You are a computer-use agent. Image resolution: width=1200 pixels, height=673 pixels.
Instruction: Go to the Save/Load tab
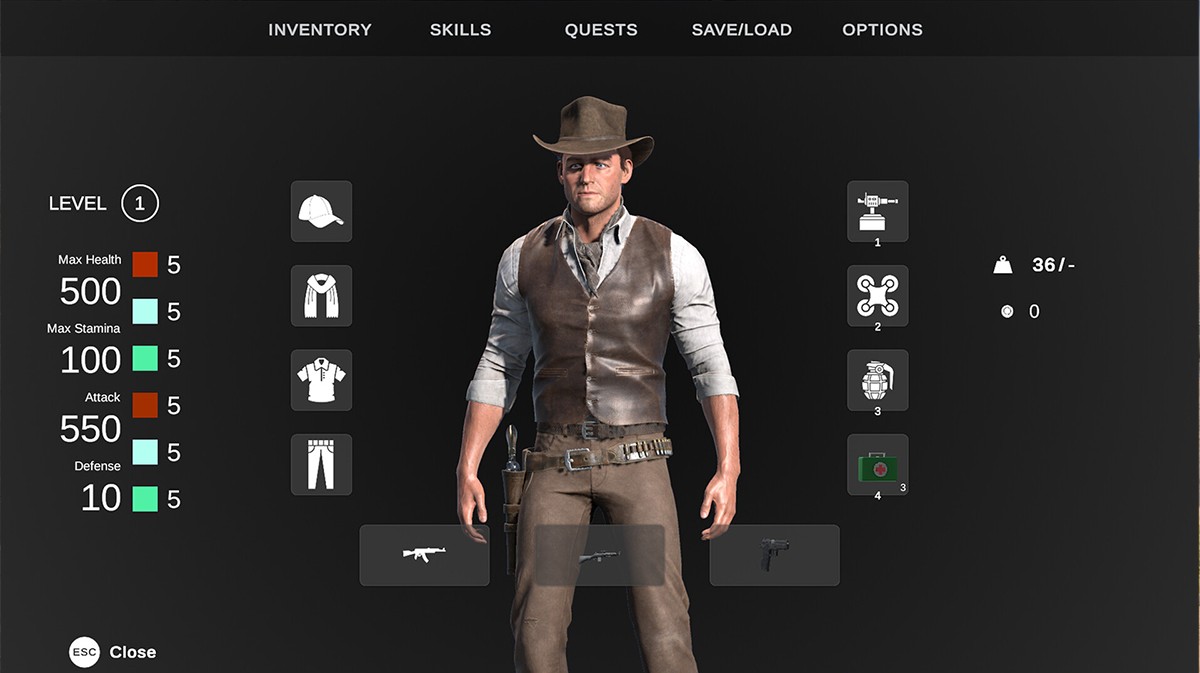click(741, 30)
